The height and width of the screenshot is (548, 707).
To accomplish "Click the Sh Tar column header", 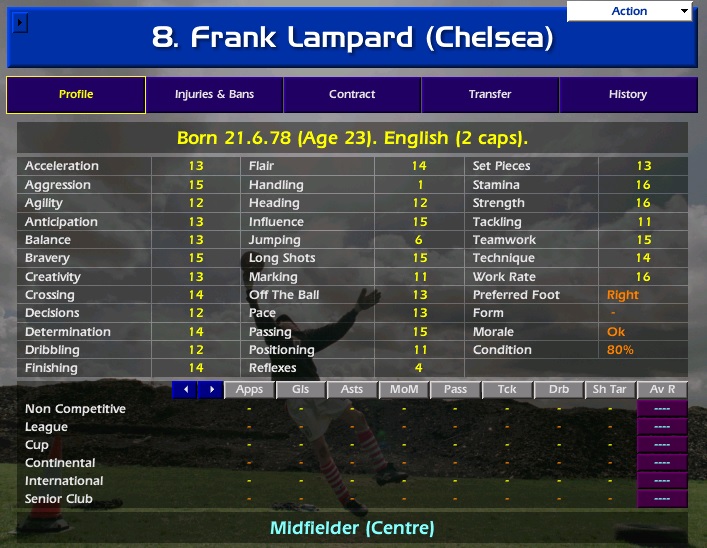I will coord(610,389).
